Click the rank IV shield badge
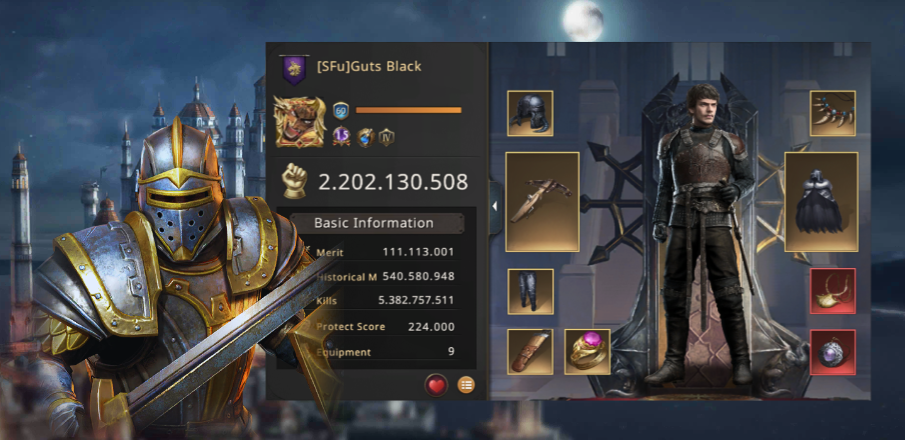The width and height of the screenshot is (905, 440). [x=390, y=139]
